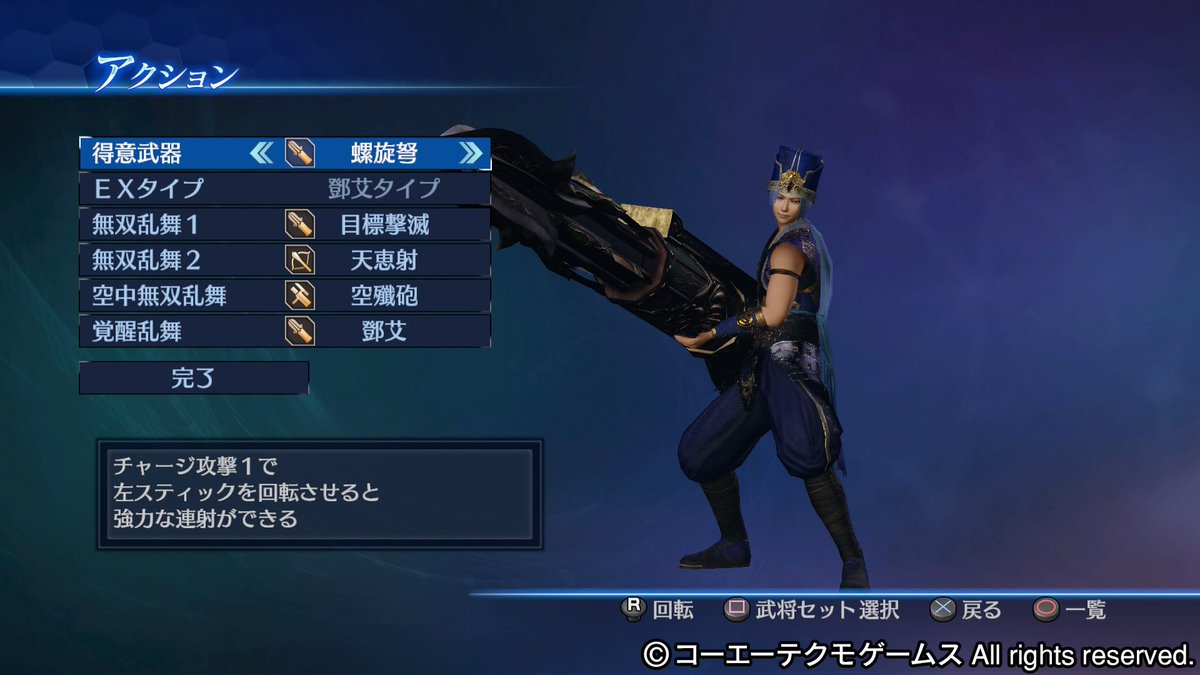Choose the 無双乱舞2 天恵射 row
The height and width of the screenshot is (675, 1200).
point(285,260)
